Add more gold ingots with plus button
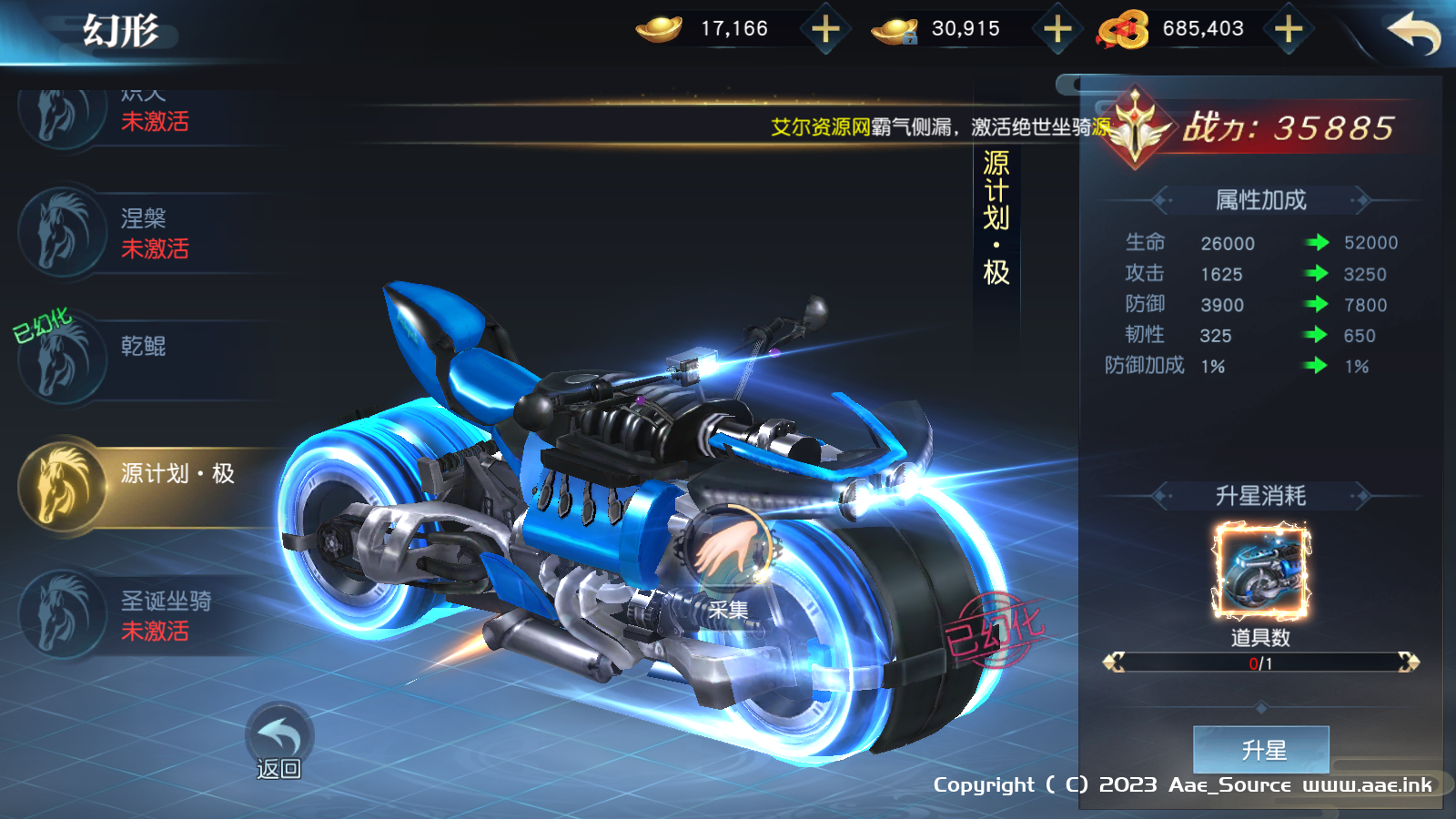 click(x=825, y=29)
